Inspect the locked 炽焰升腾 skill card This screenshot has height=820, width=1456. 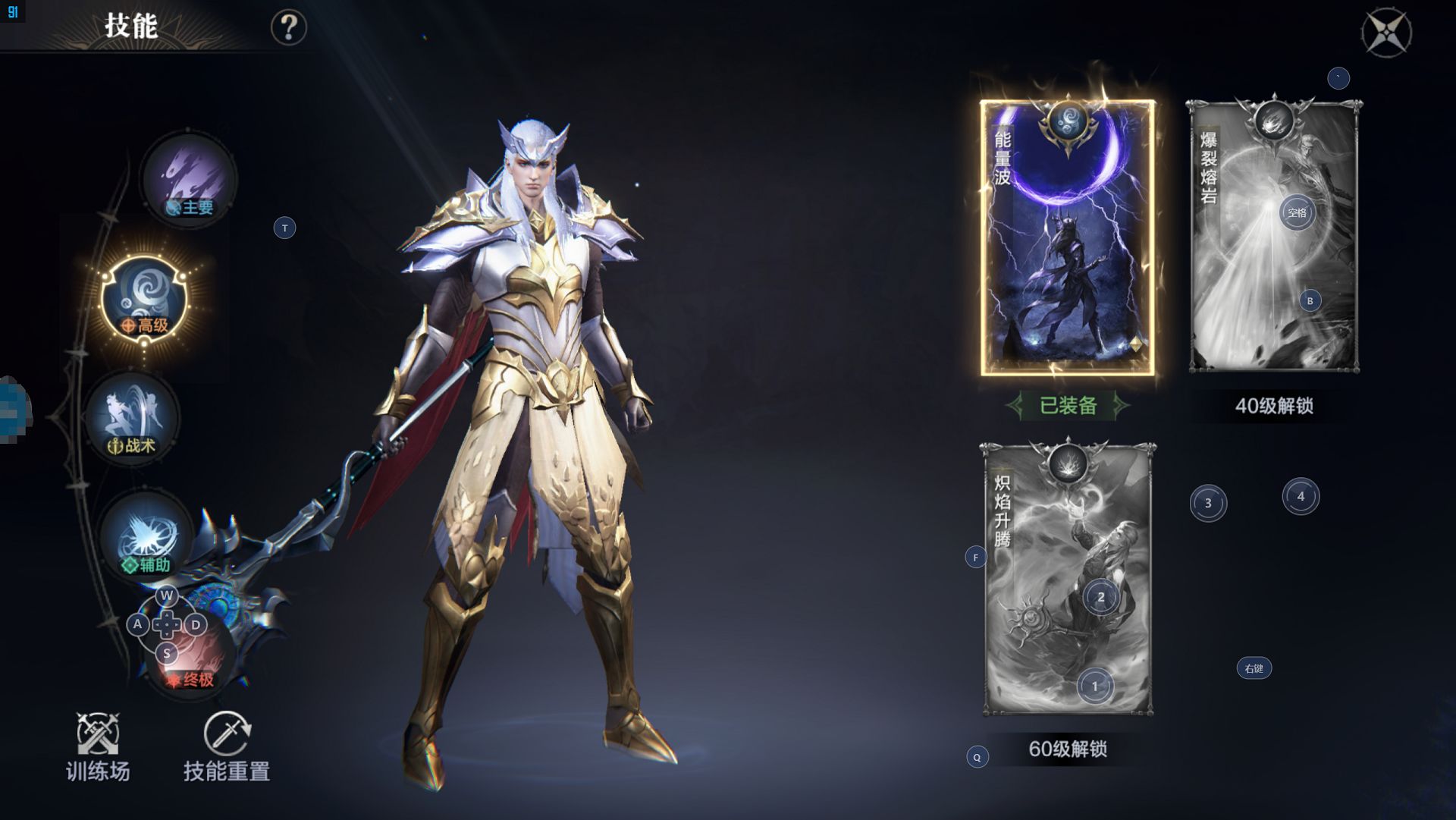coord(1068,579)
